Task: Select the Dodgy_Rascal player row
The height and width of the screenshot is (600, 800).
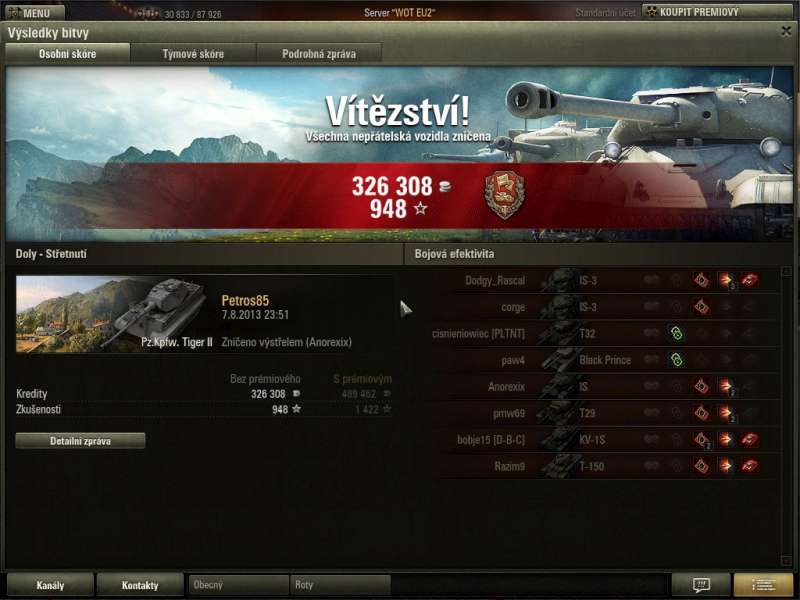Action: [600, 281]
